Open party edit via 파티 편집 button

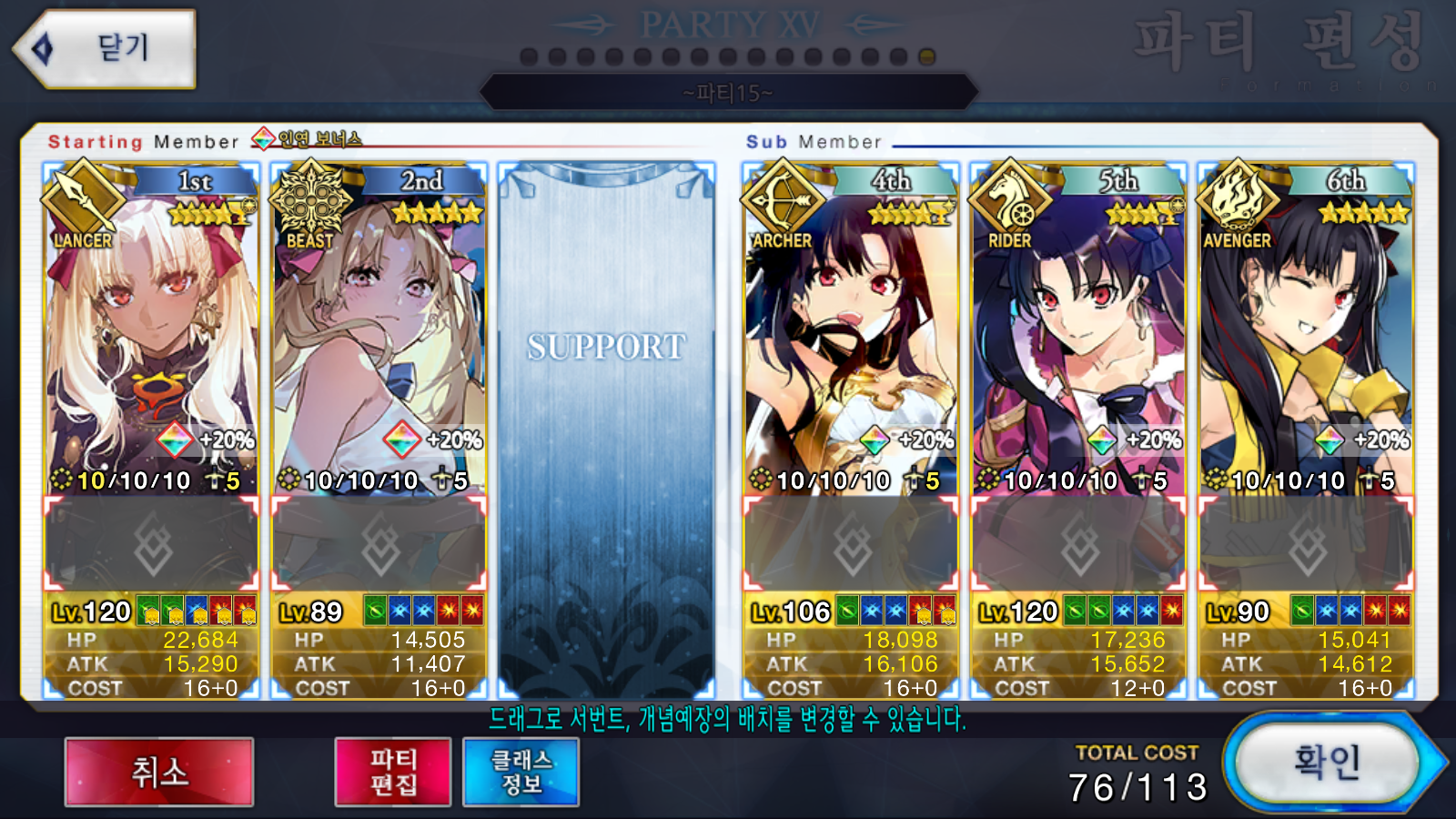392,772
